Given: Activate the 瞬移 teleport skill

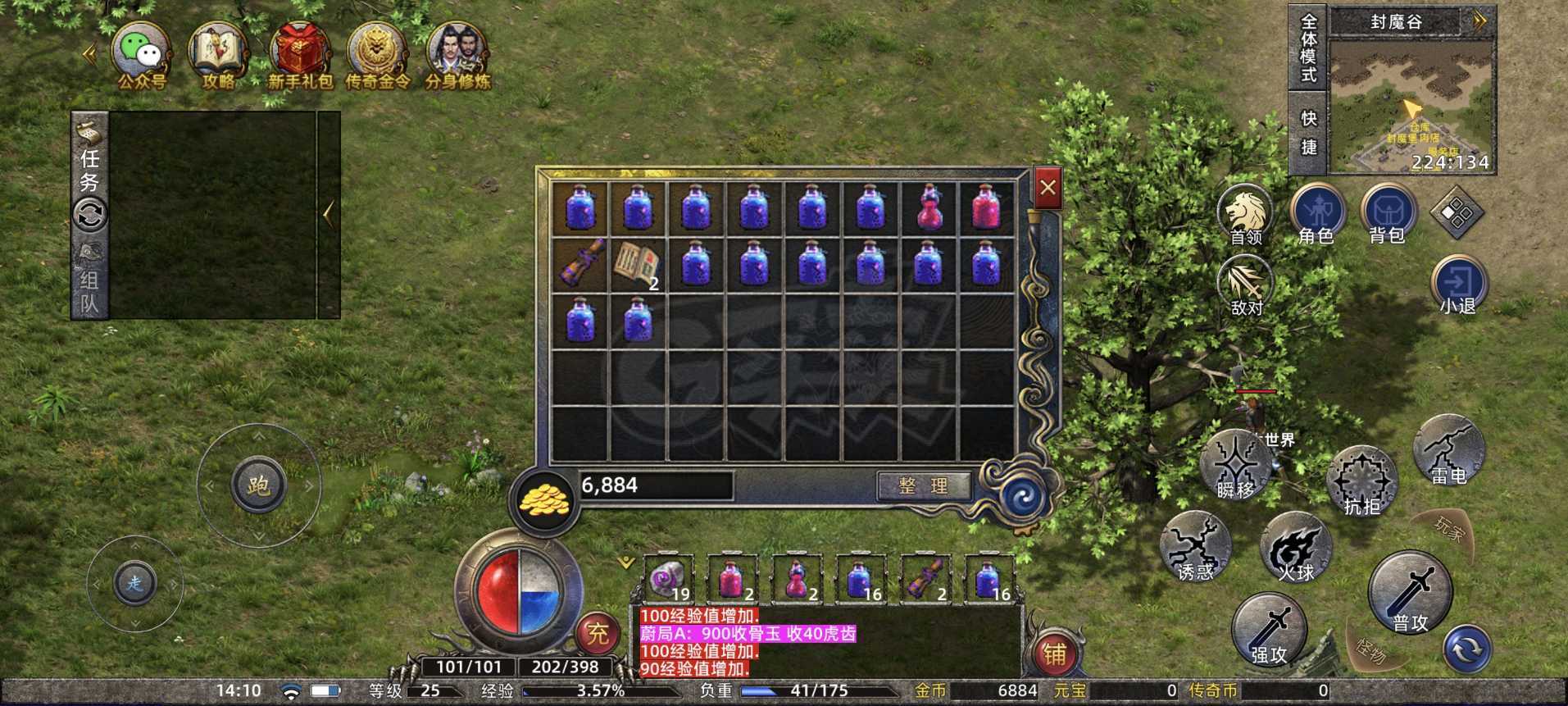Looking at the screenshot, I should (x=1235, y=465).
